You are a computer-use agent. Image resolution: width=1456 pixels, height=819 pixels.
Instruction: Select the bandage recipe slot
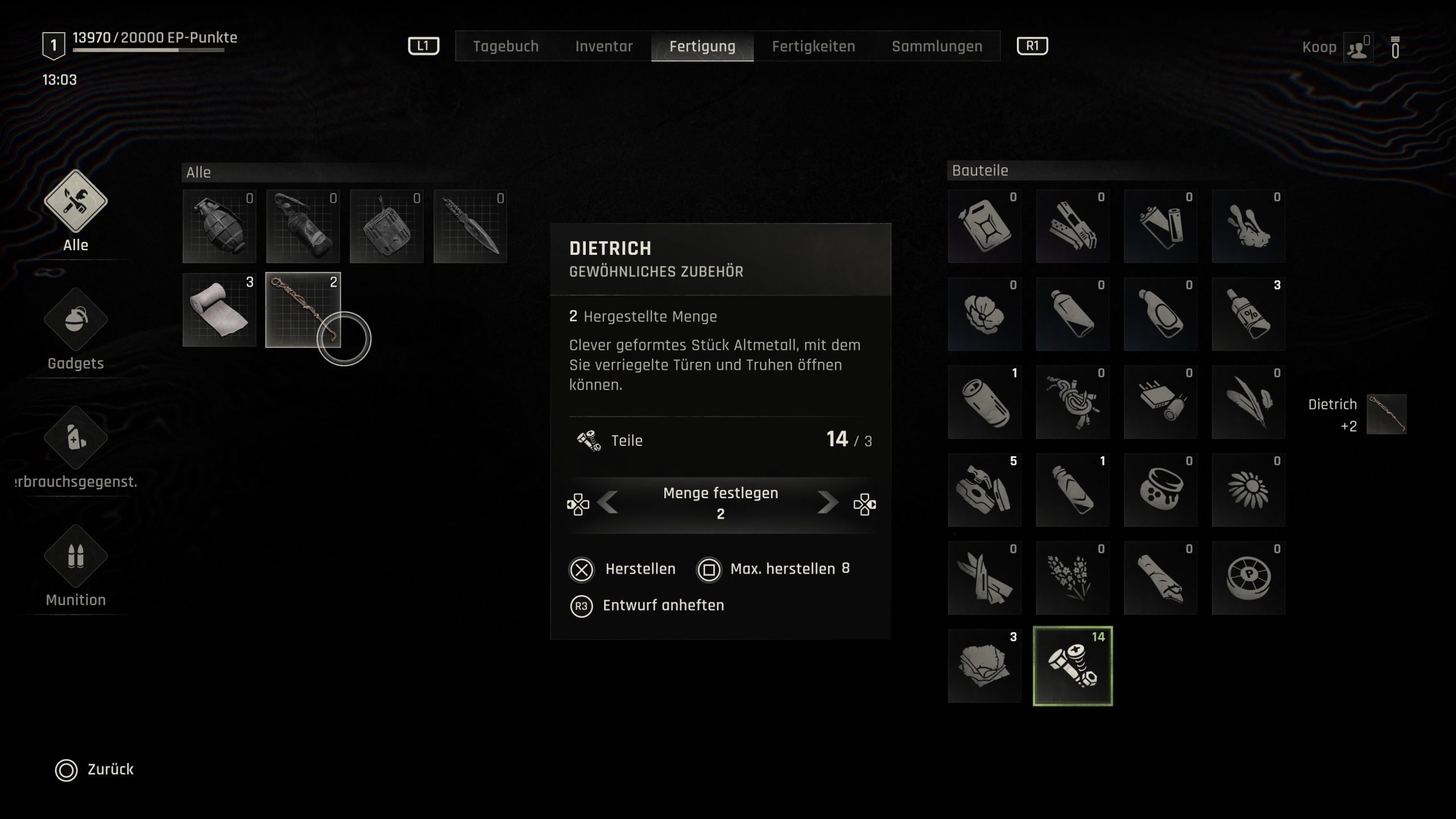[x=220, y=310]
